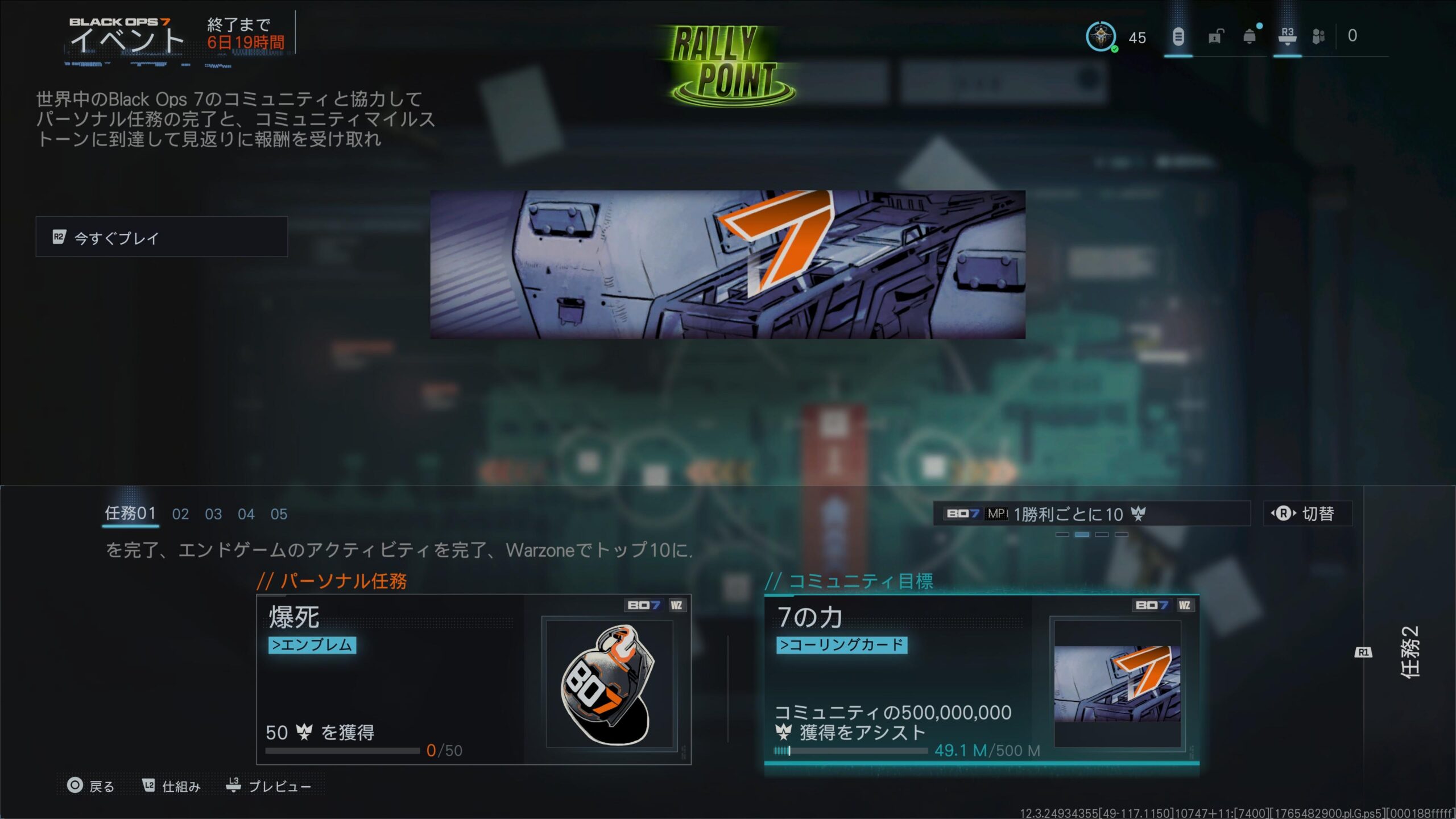Click the unlocked padlock icon
Image resolution: width=1456 pixels, height=819 pixels.
click(x=1215, y=37)
